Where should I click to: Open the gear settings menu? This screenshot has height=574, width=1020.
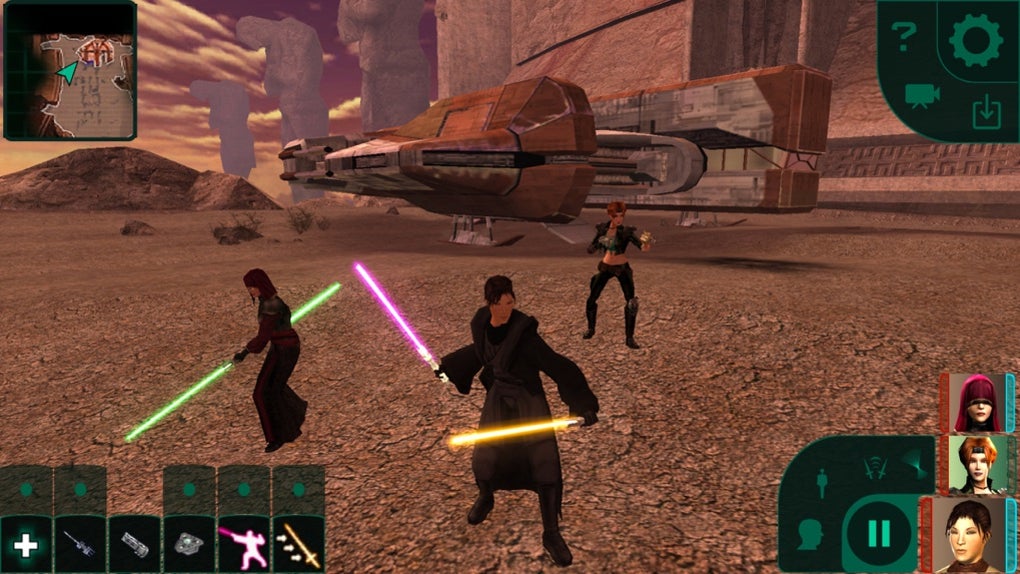click(975, 41)
